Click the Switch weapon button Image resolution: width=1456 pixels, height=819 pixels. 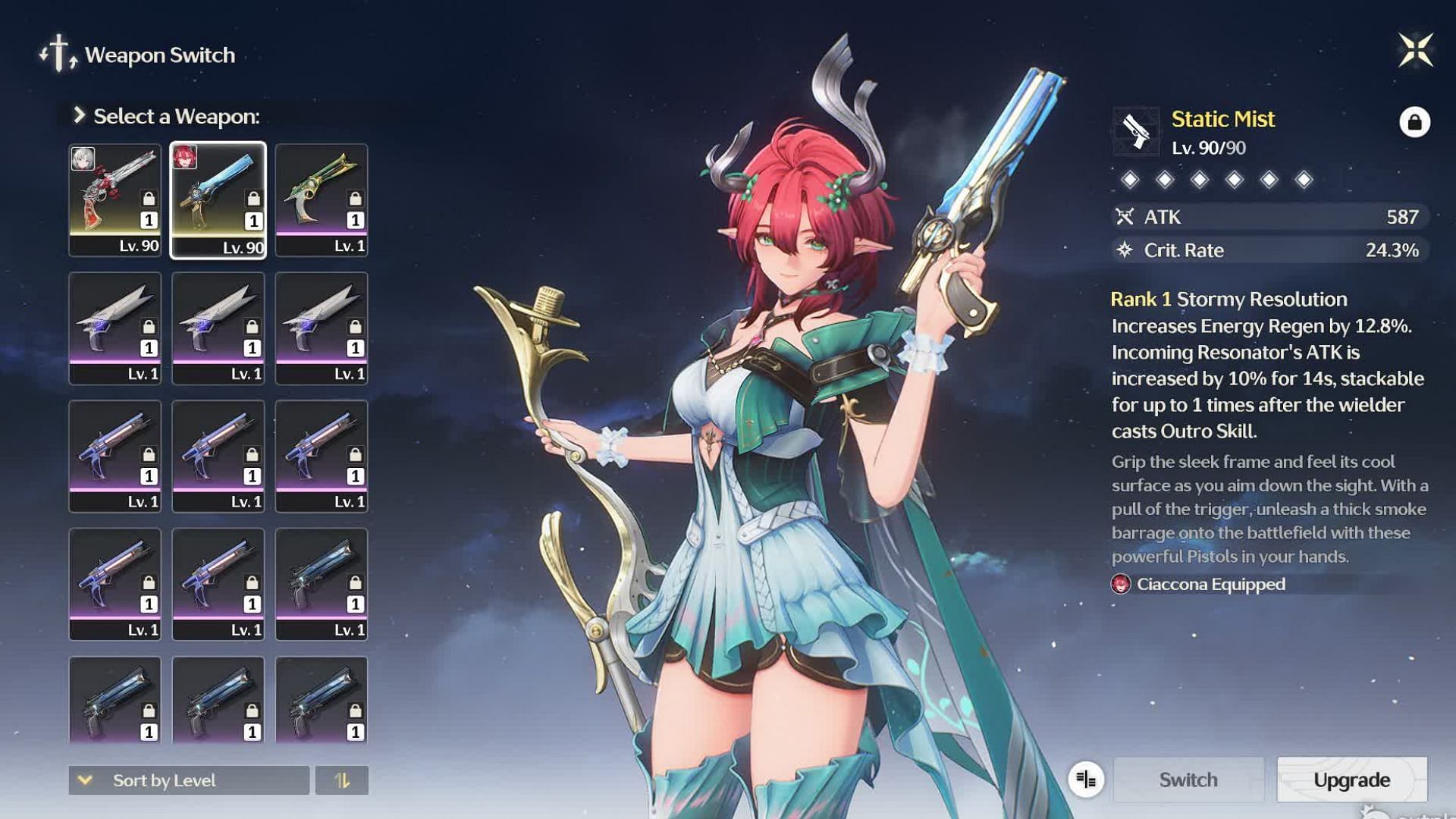[1188, 780]
